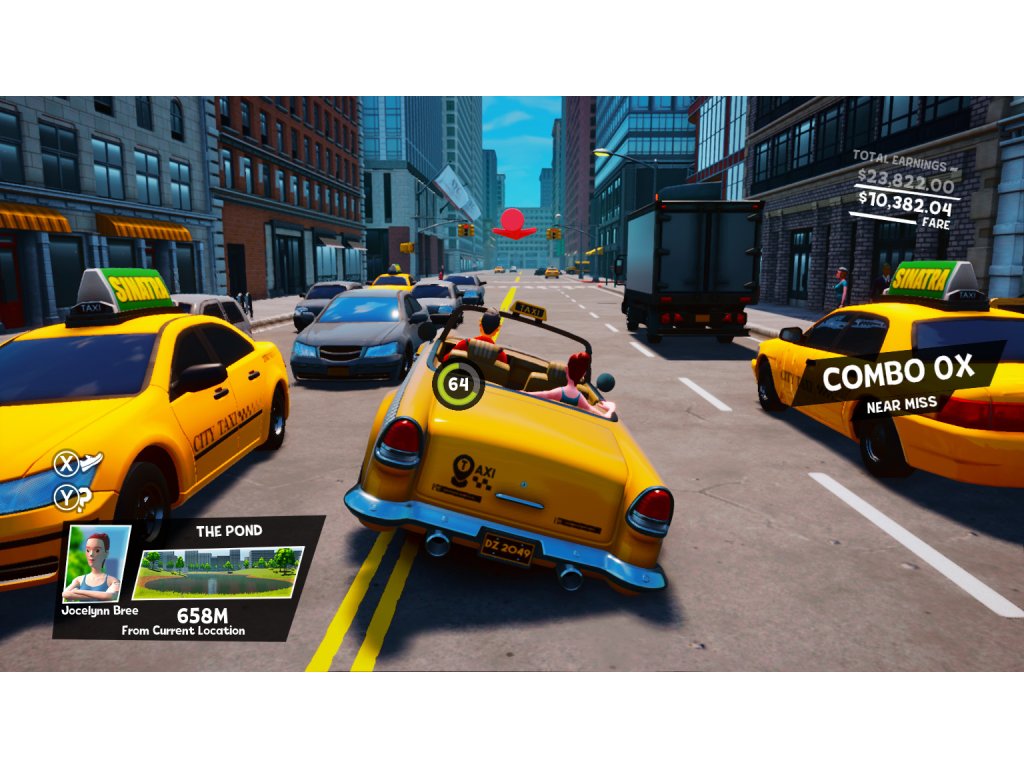Open The Pond destination picture
1024x768 pixels.
click(x=219, y=572)
